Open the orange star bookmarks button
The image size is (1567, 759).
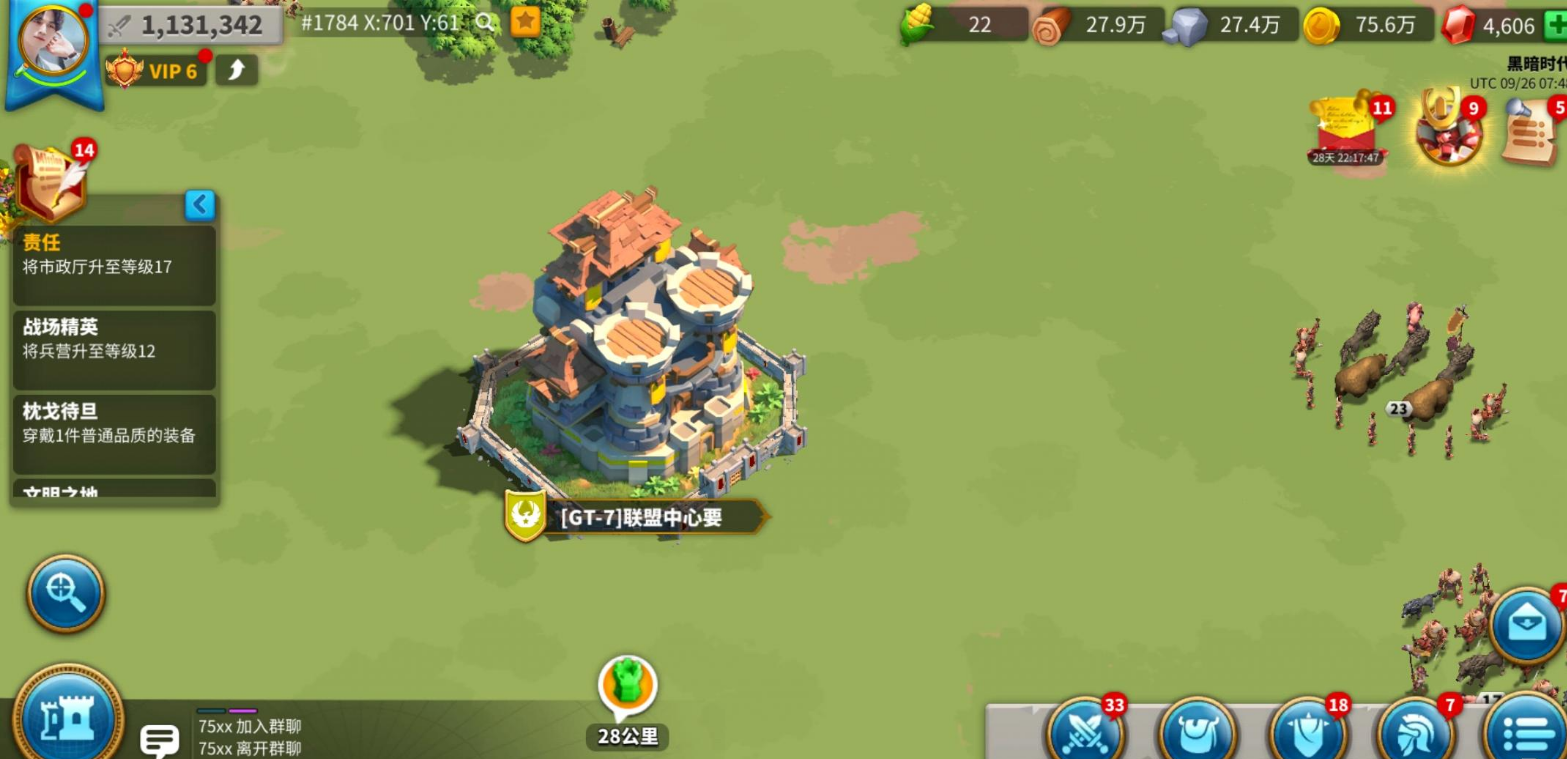pyautogui.click(x=526, y=22)
